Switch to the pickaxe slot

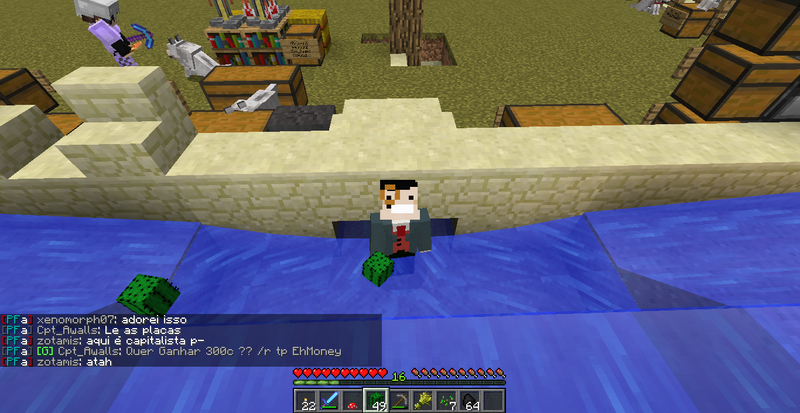(x=400, y=400)
